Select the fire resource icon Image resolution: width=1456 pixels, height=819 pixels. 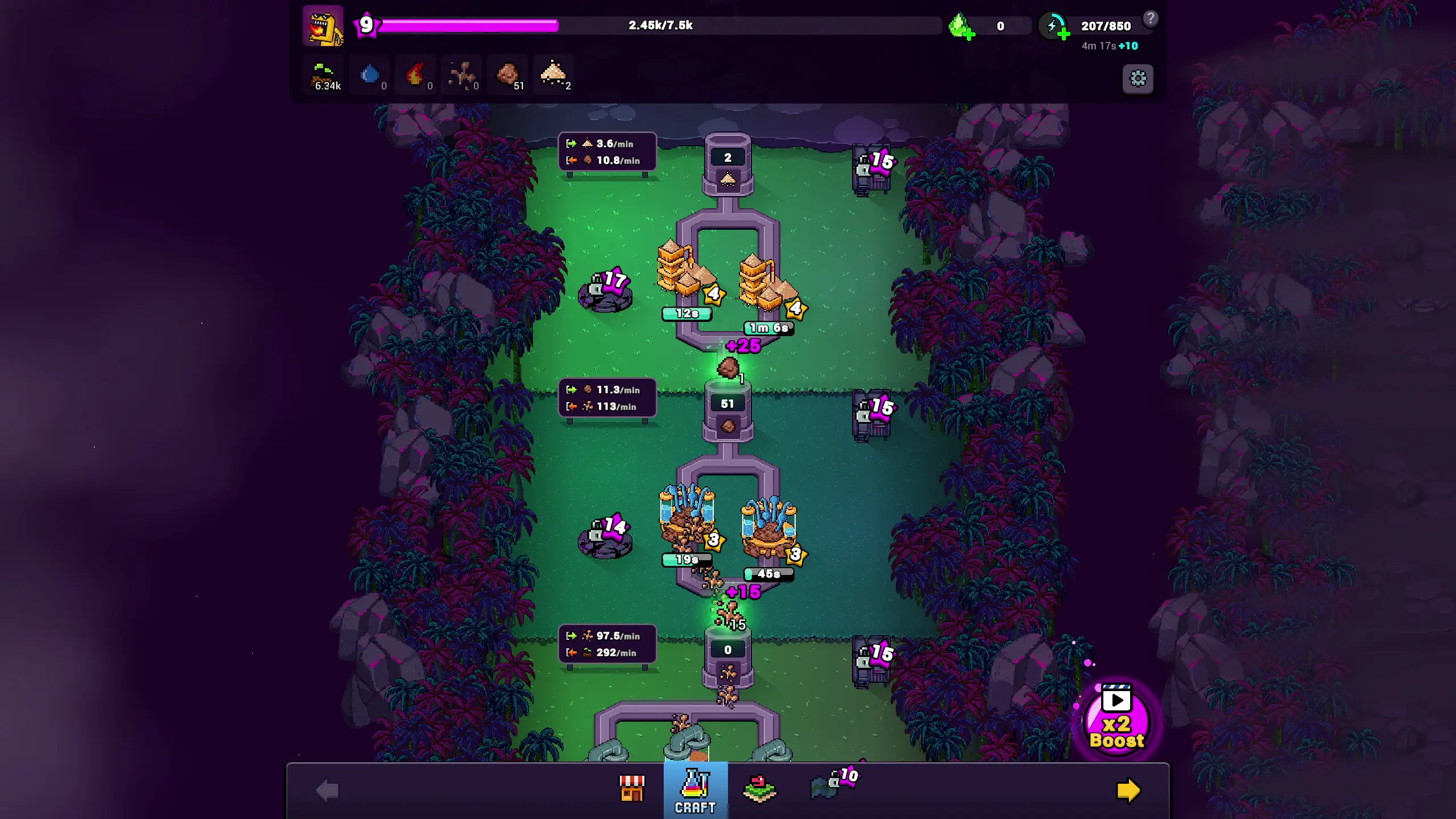point(416,75)
